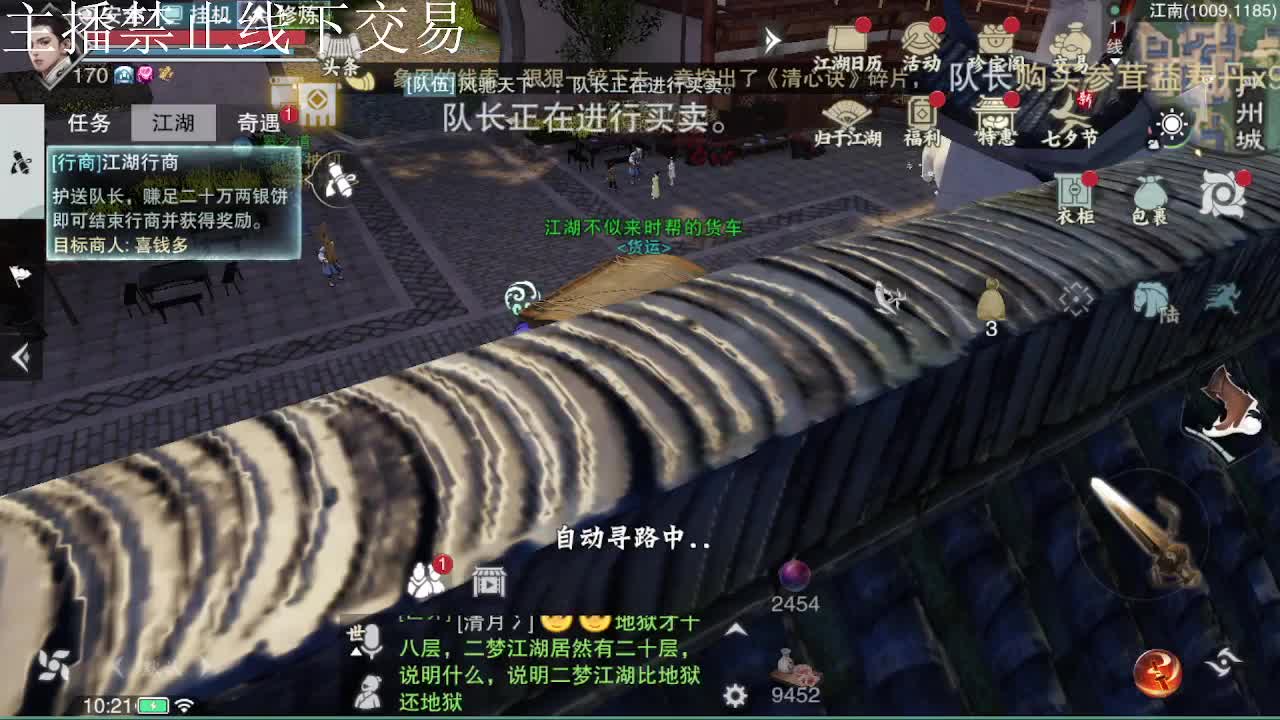The height and width of the screenshot is (720, 1280).
Task: Open the 1线 server line selector
Action: coord(1113,40)
